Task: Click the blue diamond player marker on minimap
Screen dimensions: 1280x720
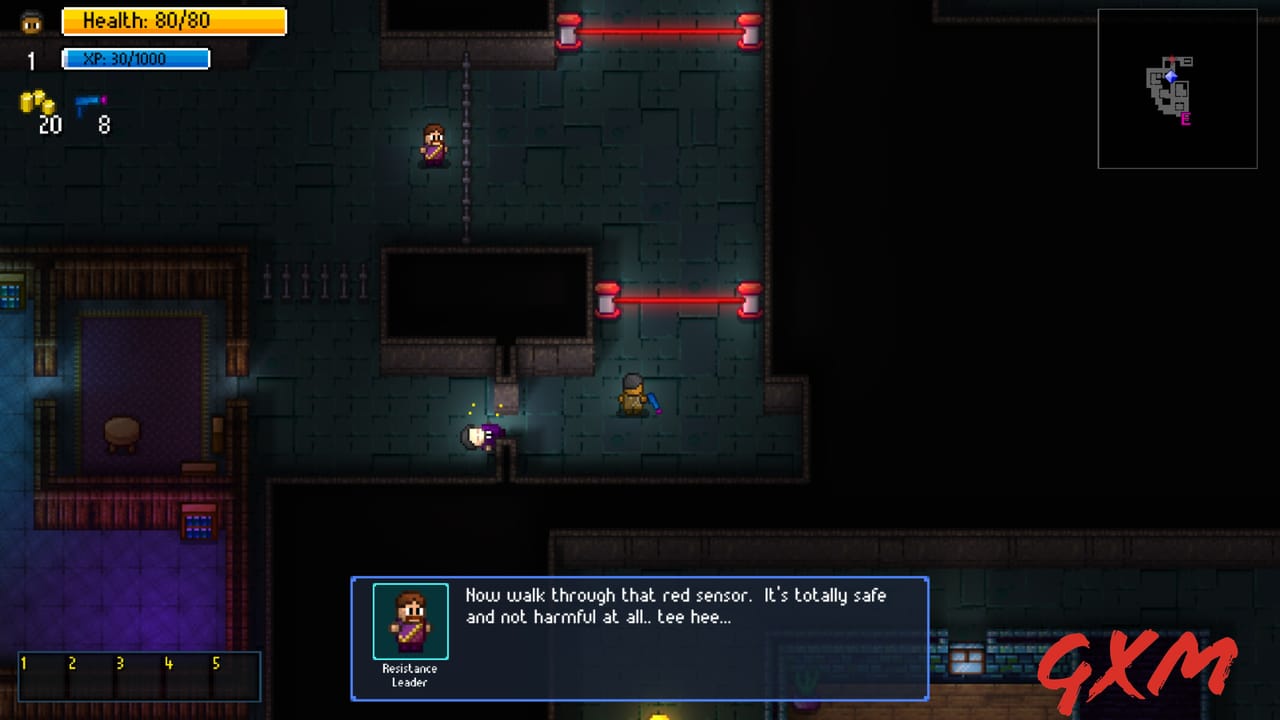Action: [1171, 76]
